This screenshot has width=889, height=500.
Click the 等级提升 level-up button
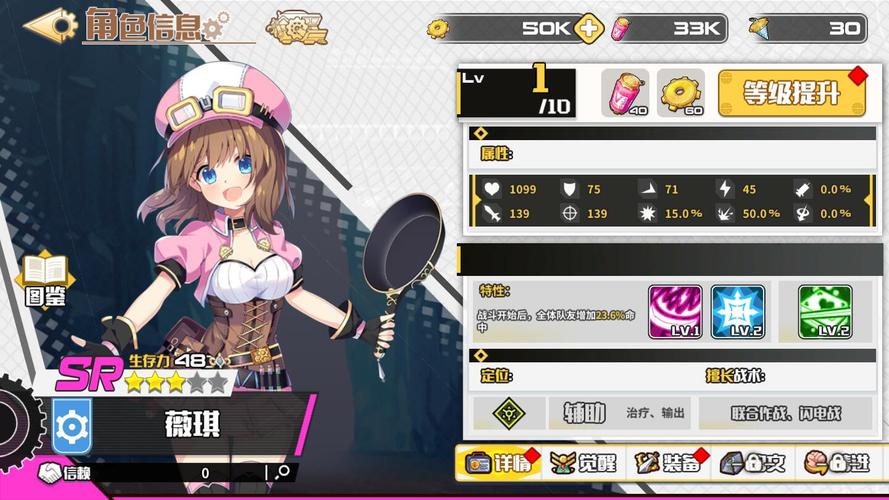tap(790, 93)
